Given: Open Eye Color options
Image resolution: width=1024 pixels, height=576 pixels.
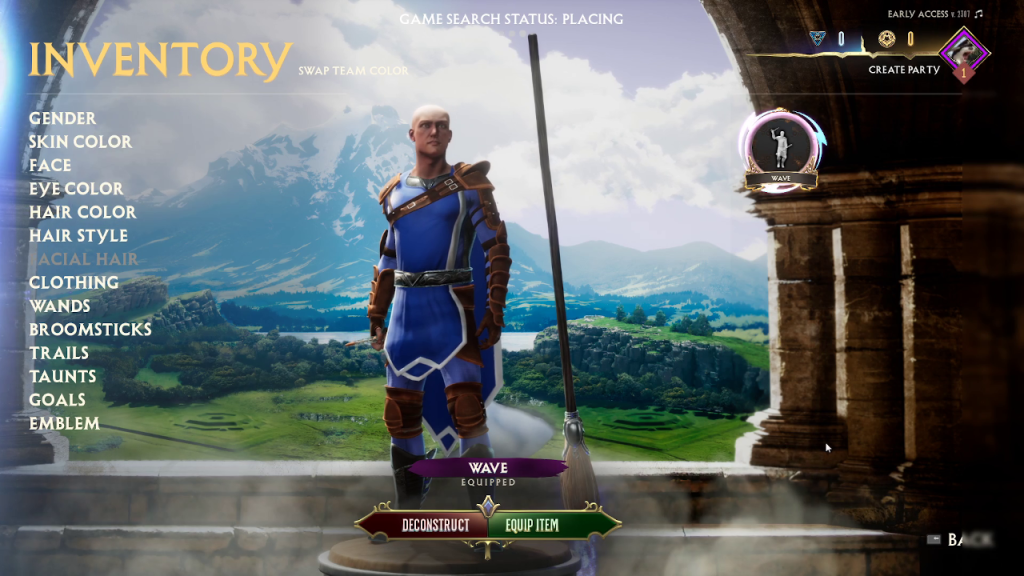Looking at the screenshot, I should [x=76, y=189].
